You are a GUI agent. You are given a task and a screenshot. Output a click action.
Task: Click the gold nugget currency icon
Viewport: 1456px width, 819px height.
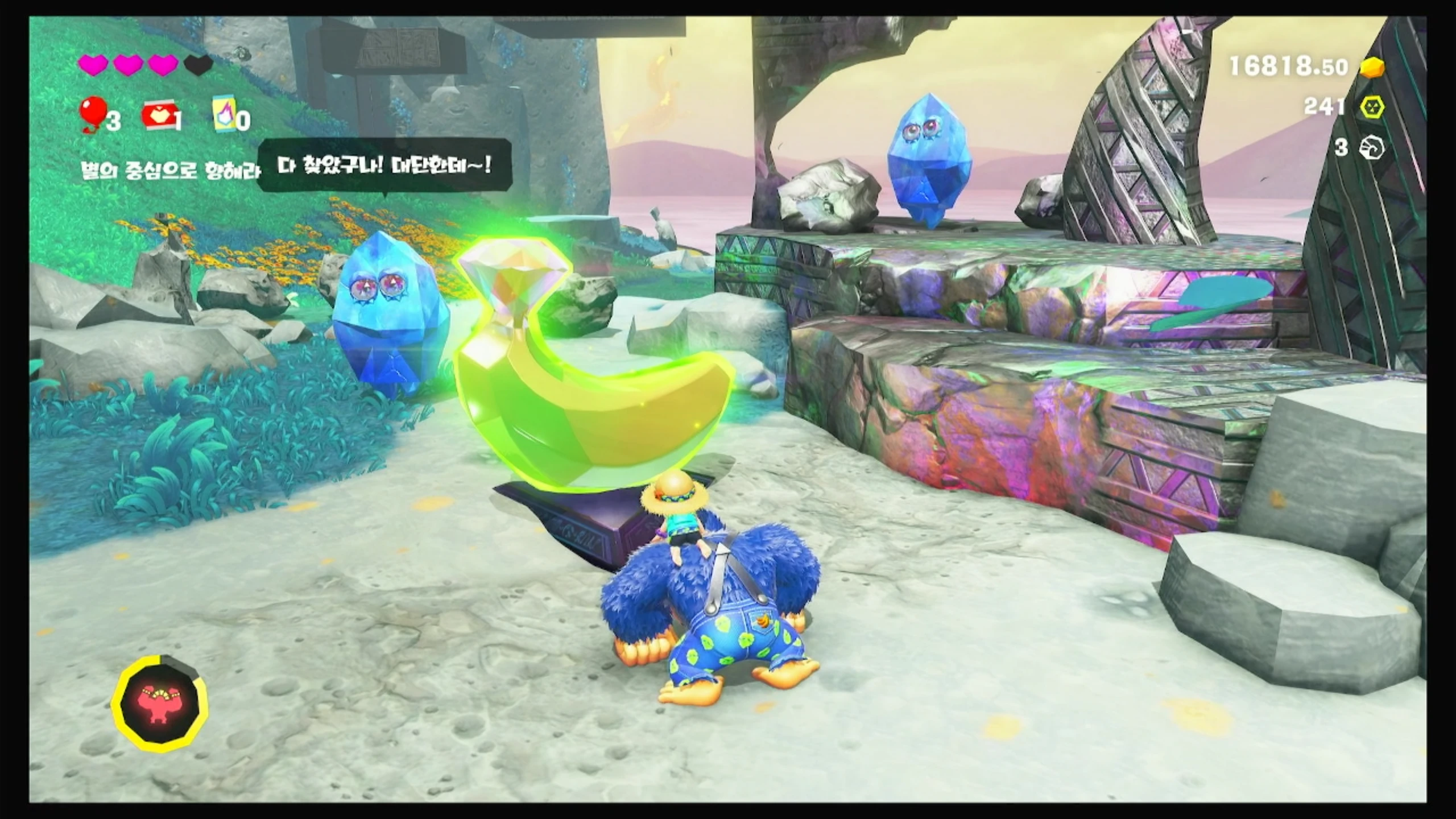coord(1372,68)
